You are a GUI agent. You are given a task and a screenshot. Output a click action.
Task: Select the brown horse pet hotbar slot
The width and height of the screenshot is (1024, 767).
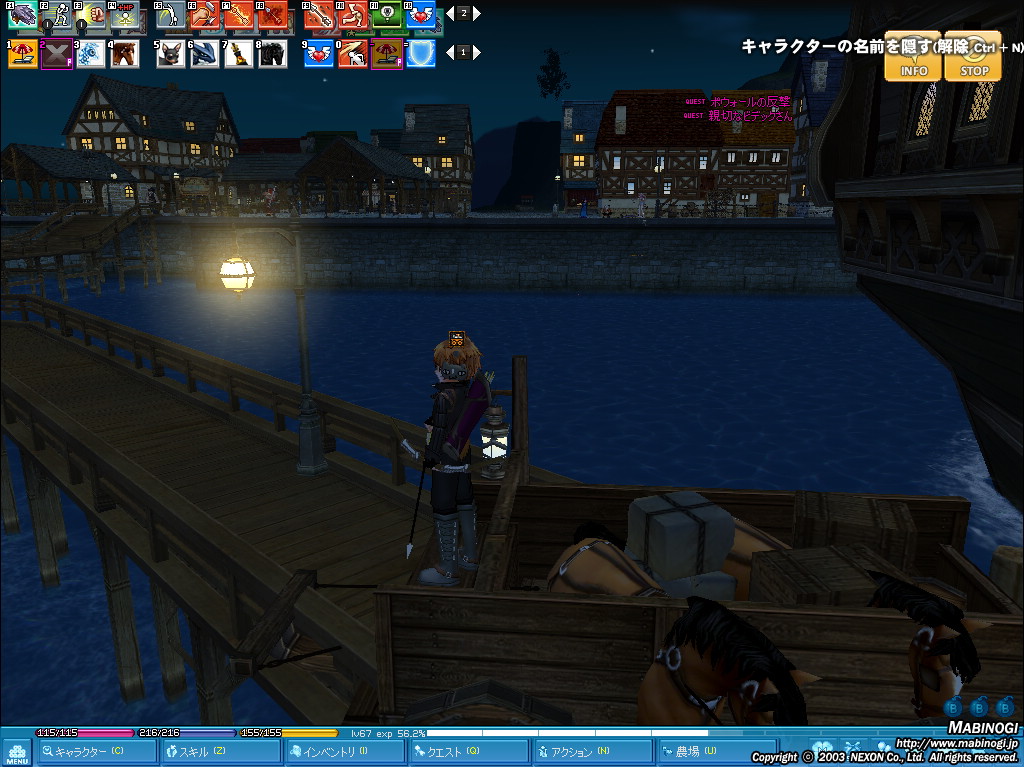[124, 54]
